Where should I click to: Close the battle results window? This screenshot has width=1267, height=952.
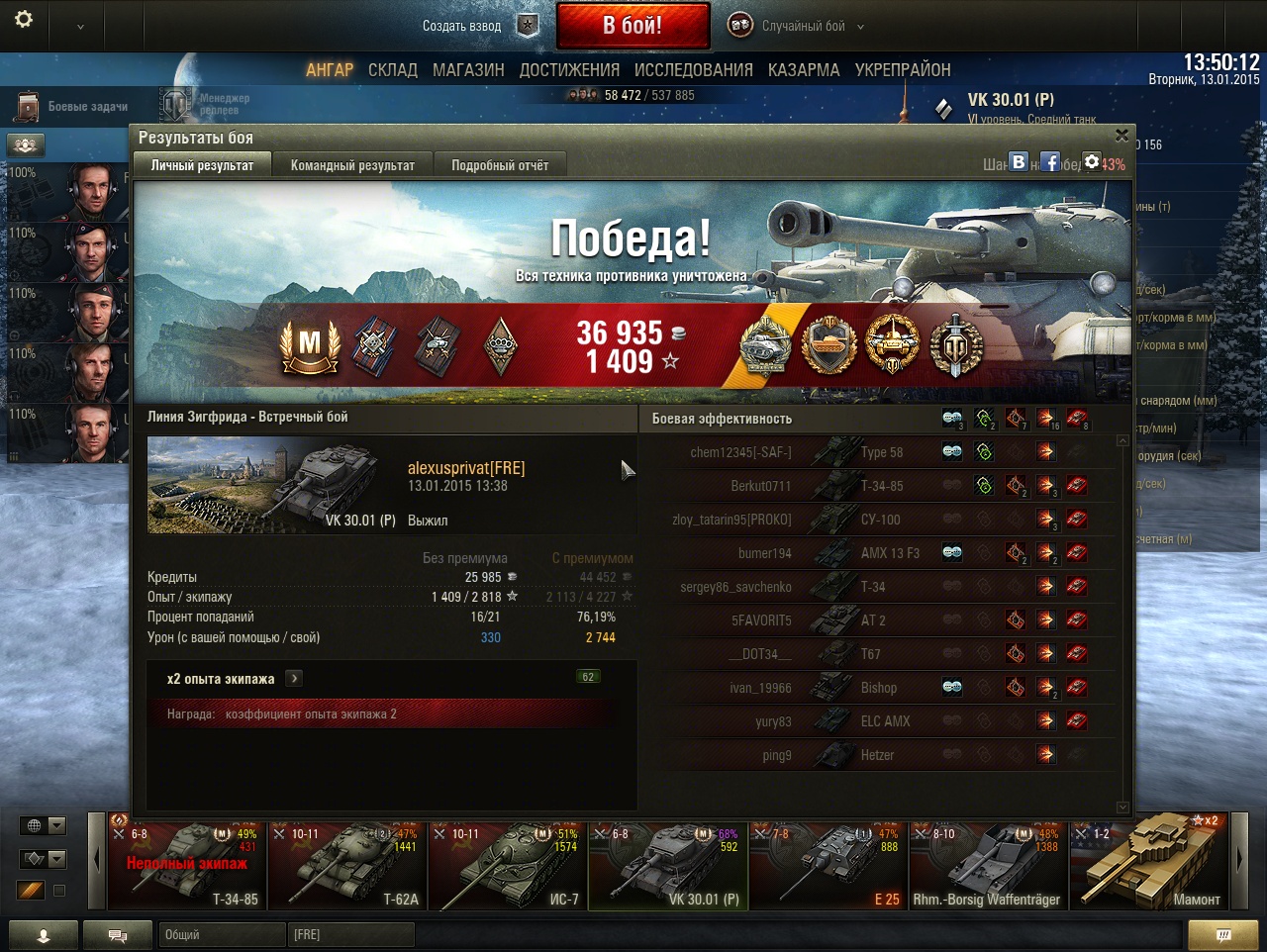pos(1121,136)
